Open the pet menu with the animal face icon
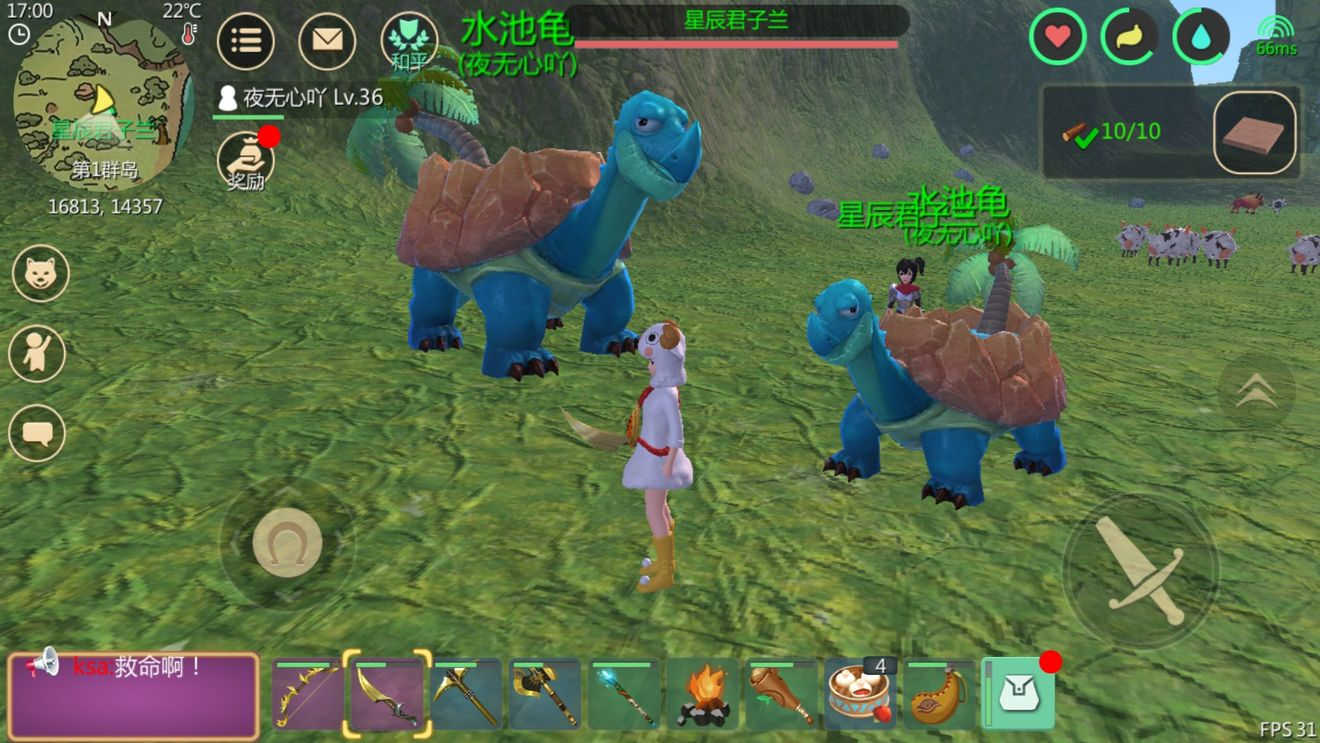Image resolution: width=1320 pixels, height=743 pixels. 41,273
